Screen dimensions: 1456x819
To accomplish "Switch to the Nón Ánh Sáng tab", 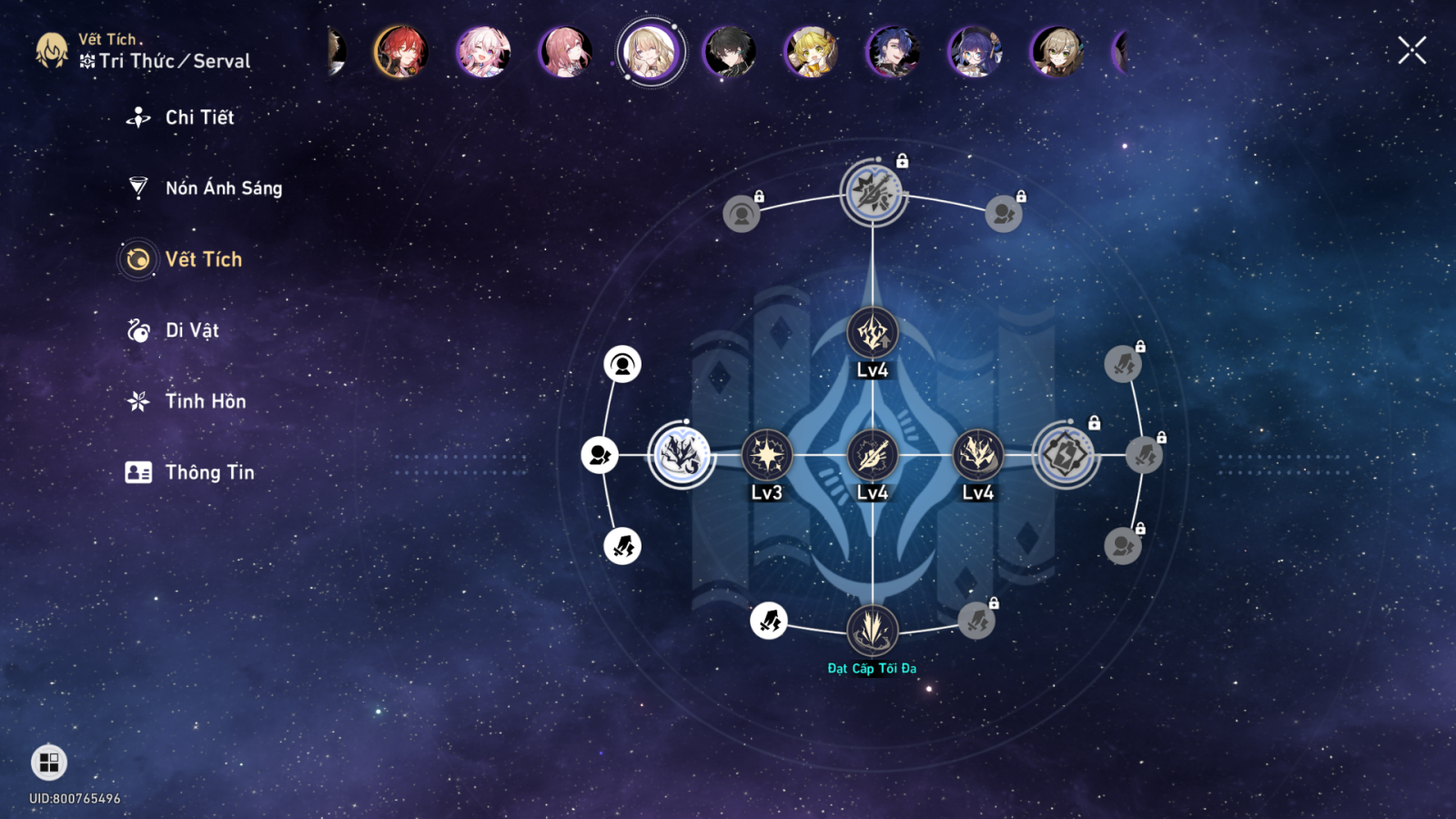I will tap(223, 188).
